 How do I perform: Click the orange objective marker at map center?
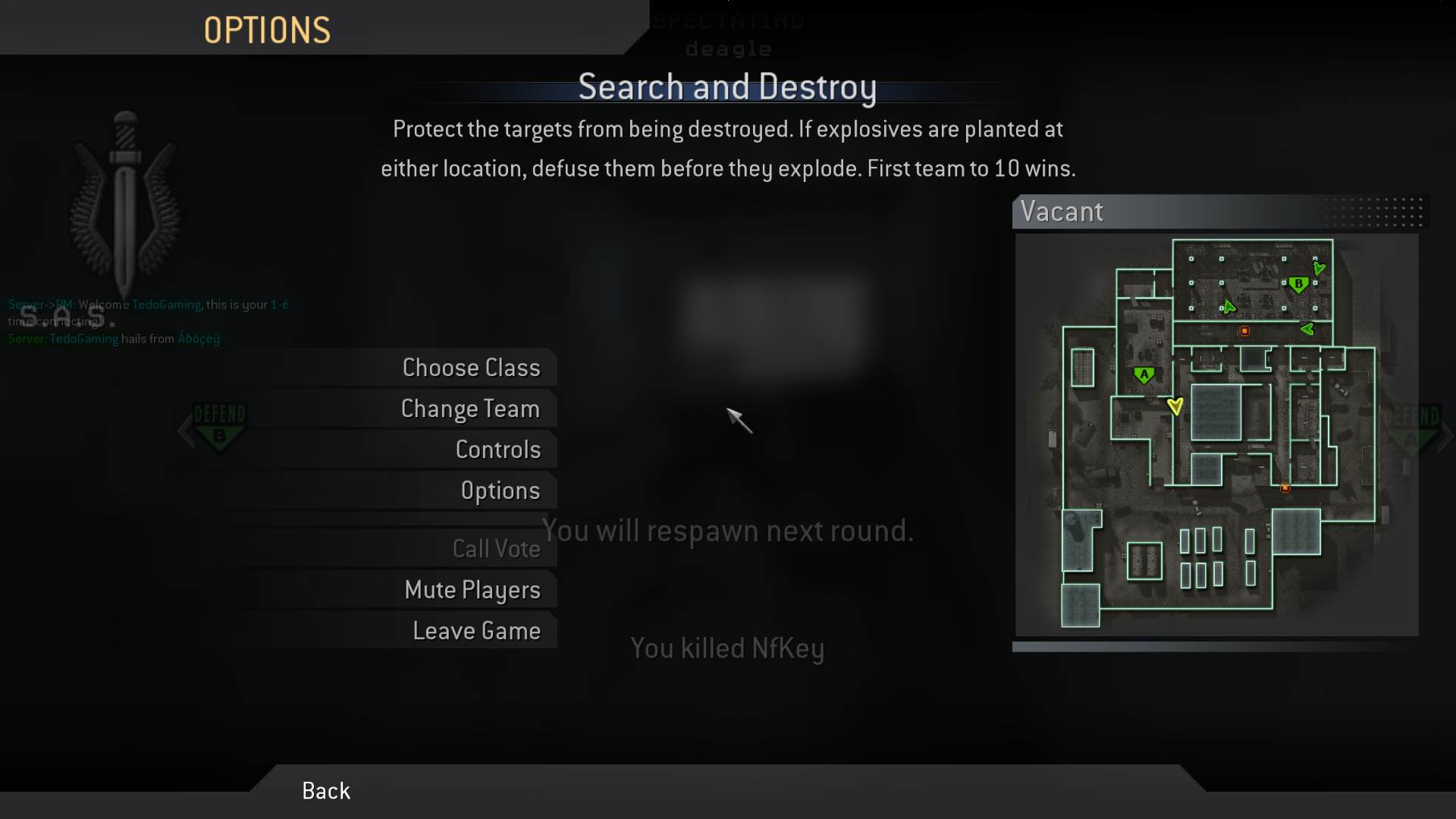[x=1244, y=331]
